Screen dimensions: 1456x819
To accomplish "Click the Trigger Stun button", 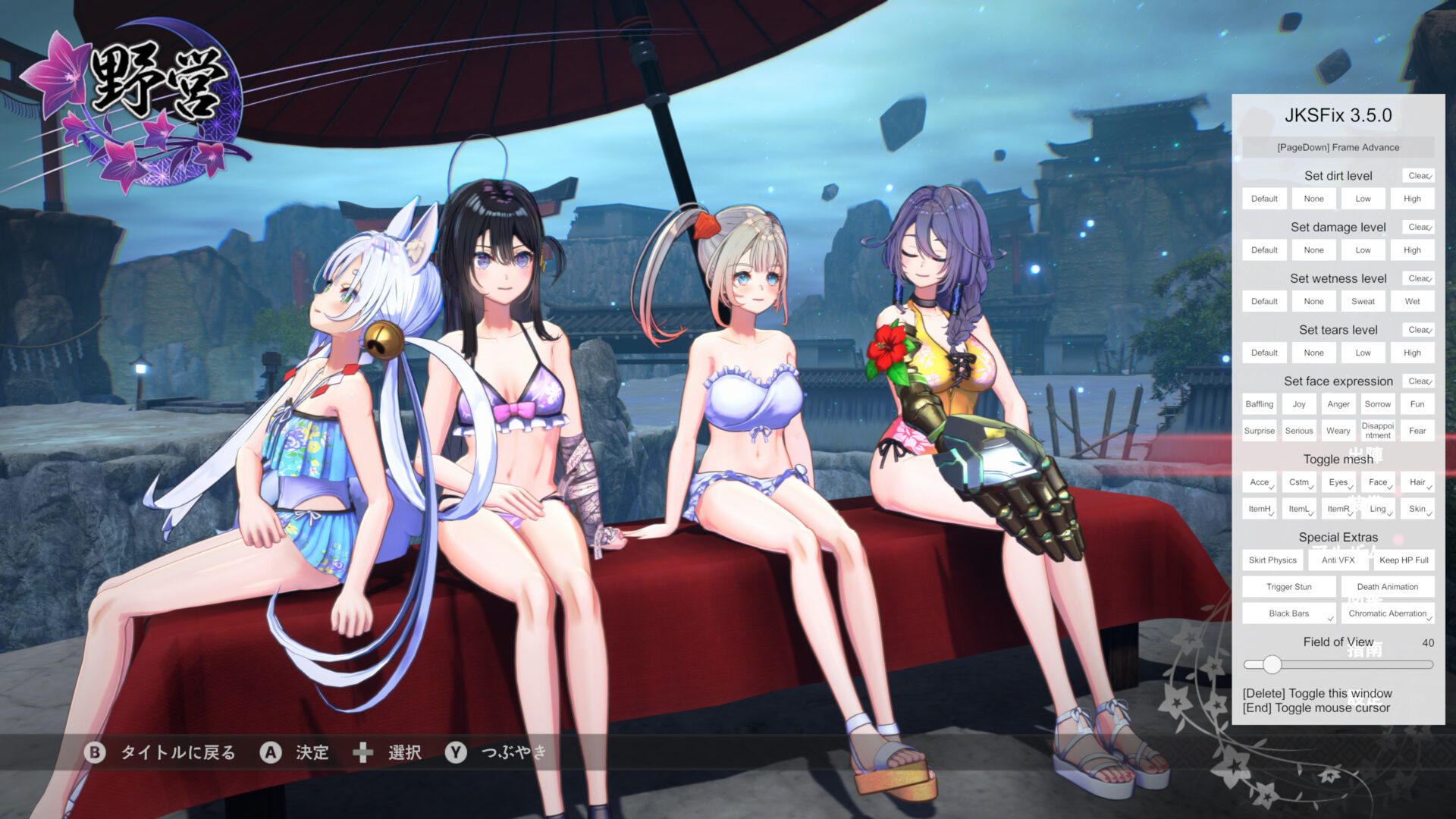I will tap(1289, 586).
